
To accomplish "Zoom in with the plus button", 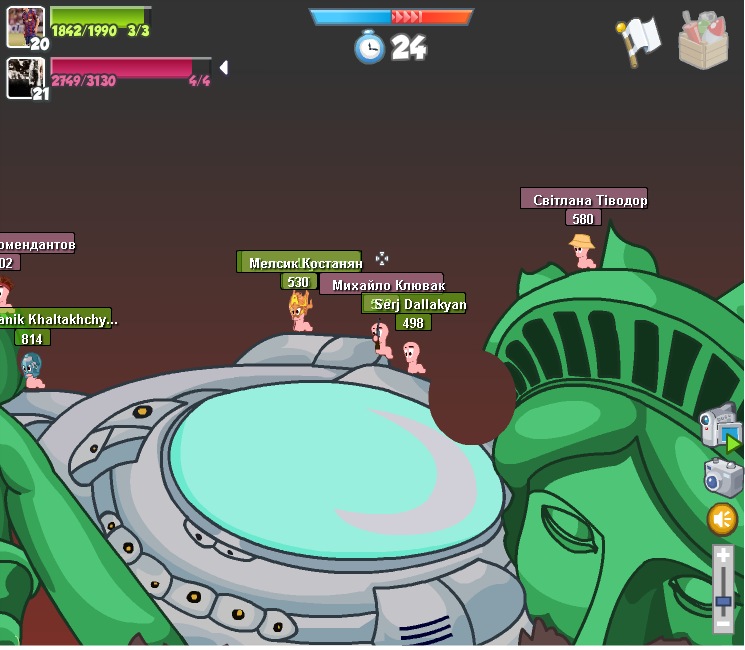I will tap(723, 556).
